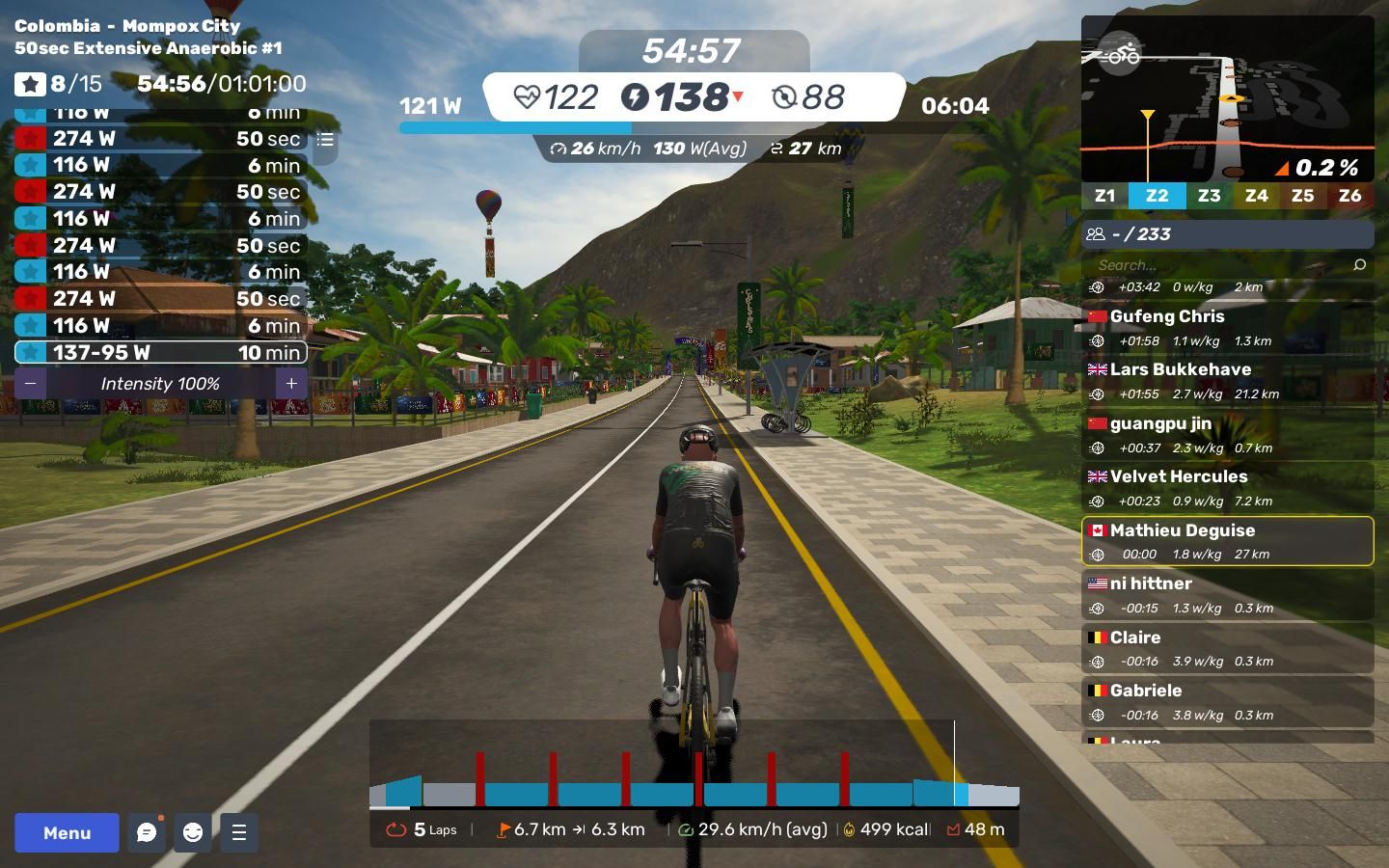The width and height of the screenshot is (1389, 868).
Task: Toggle the workout list icon
Action: coord(325,140)
